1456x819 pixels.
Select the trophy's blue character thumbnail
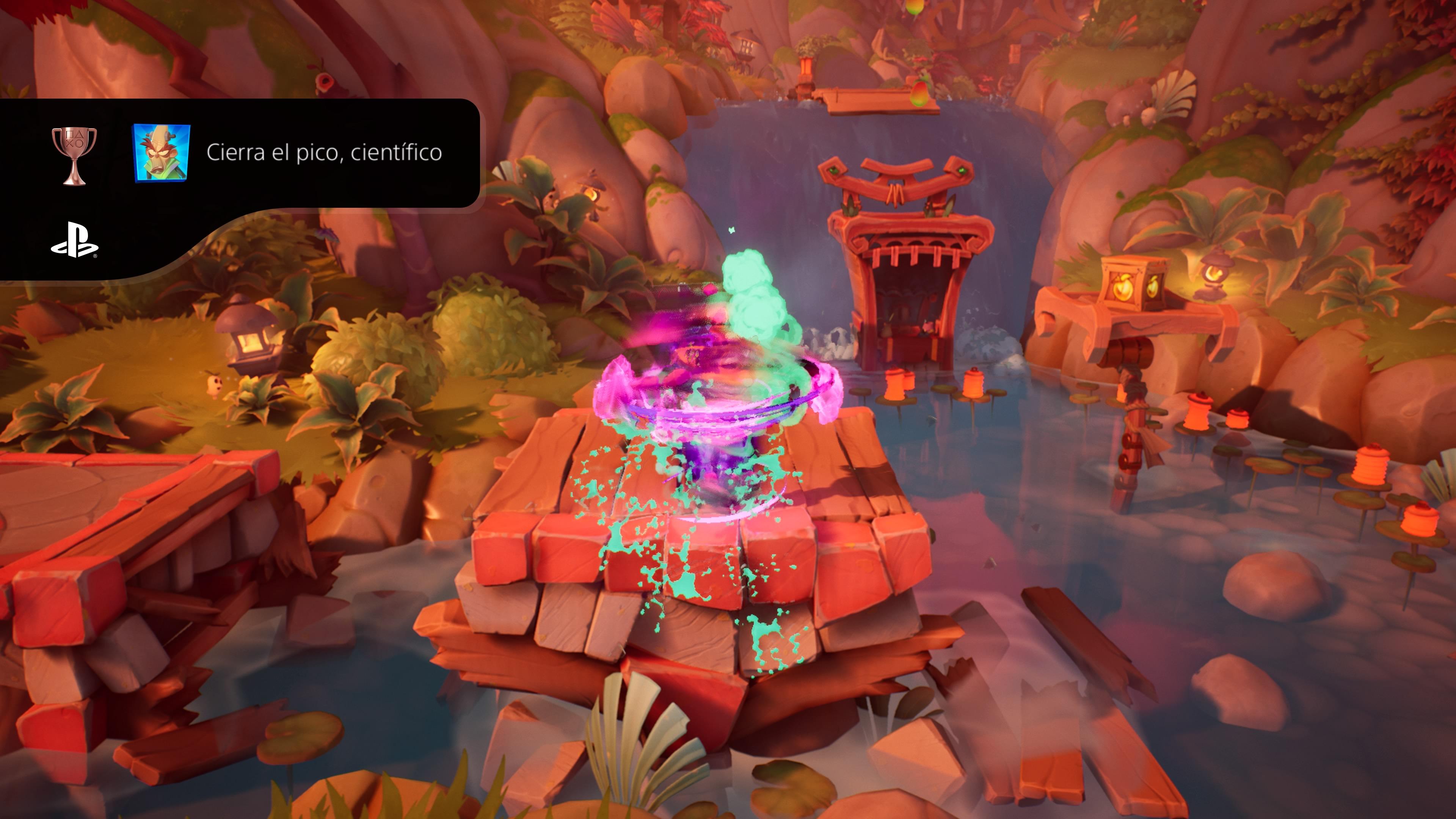pyautogui.click(x=161, y=153)
